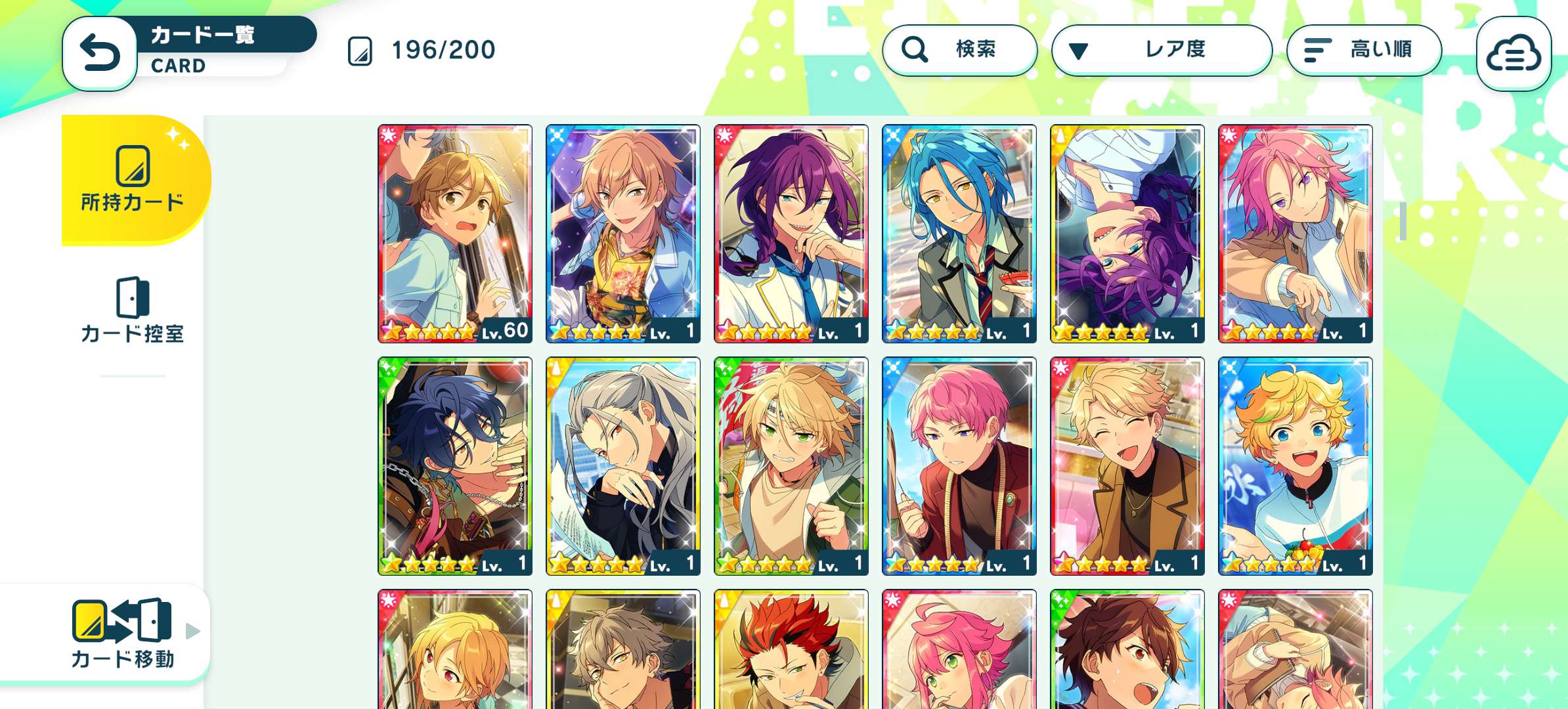The image size is (1568, 709).
Task: Select the blonde green-eyed card with headband
Action: coord(791,465)
